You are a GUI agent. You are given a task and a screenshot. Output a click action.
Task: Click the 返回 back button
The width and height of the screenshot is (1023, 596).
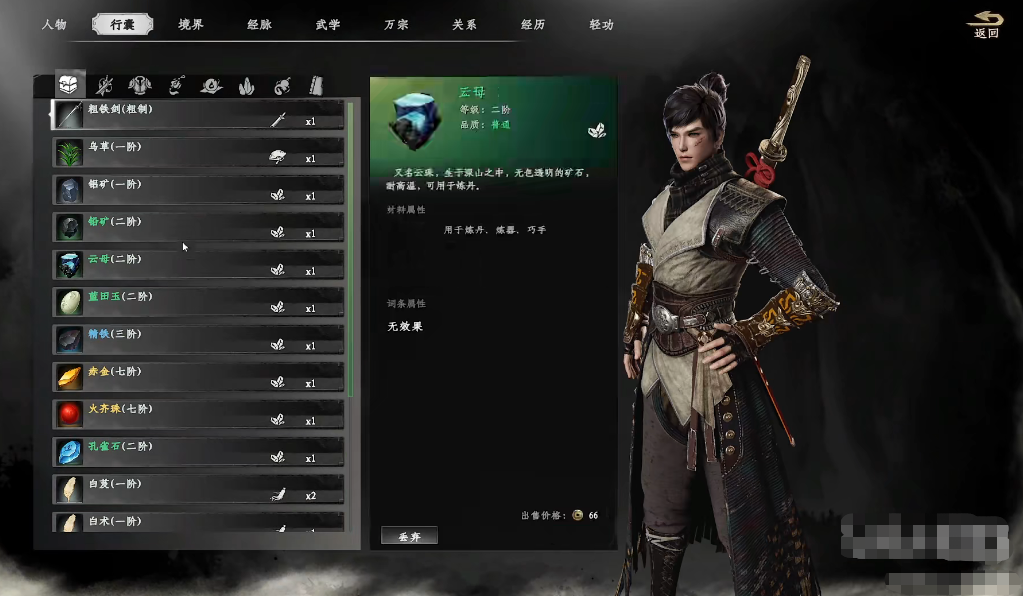tap(985, 25)
